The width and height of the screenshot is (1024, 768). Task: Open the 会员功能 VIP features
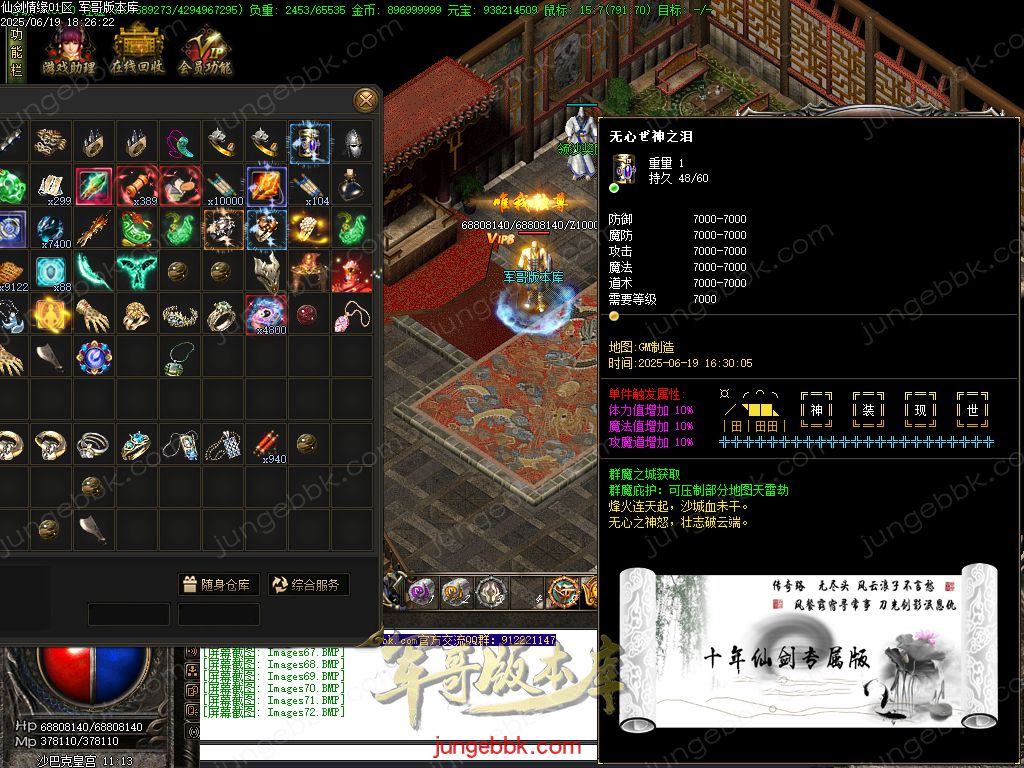[205, 50]
